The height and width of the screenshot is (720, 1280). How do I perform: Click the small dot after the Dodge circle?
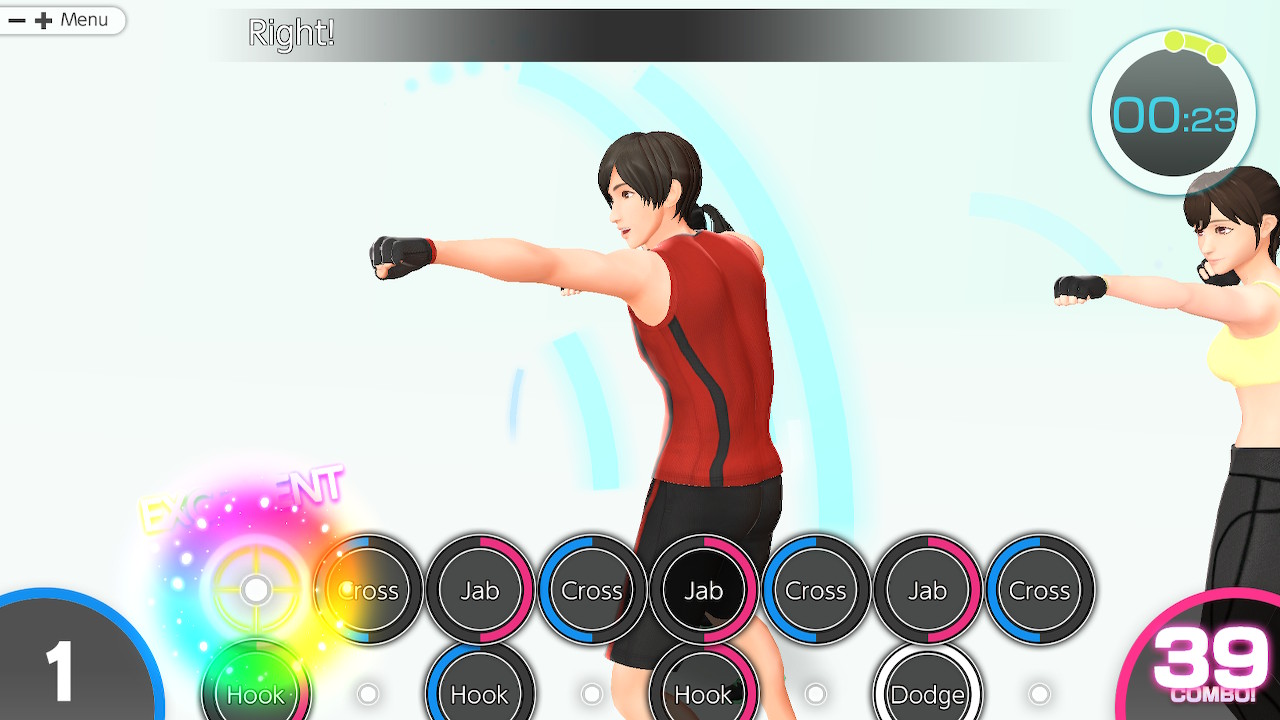1039,693
